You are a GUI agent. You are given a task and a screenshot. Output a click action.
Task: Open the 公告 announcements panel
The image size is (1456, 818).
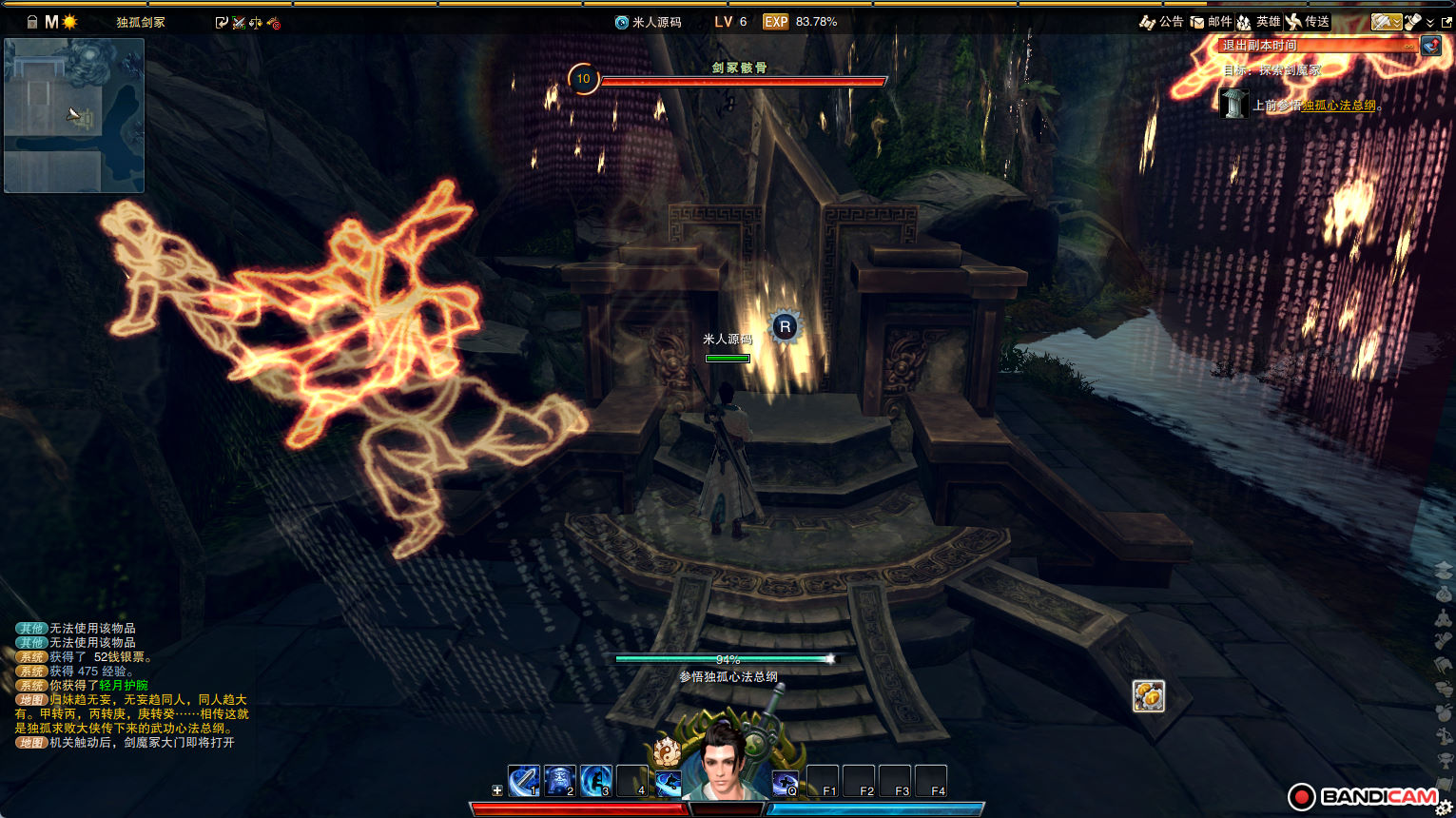click(1161, 22)
